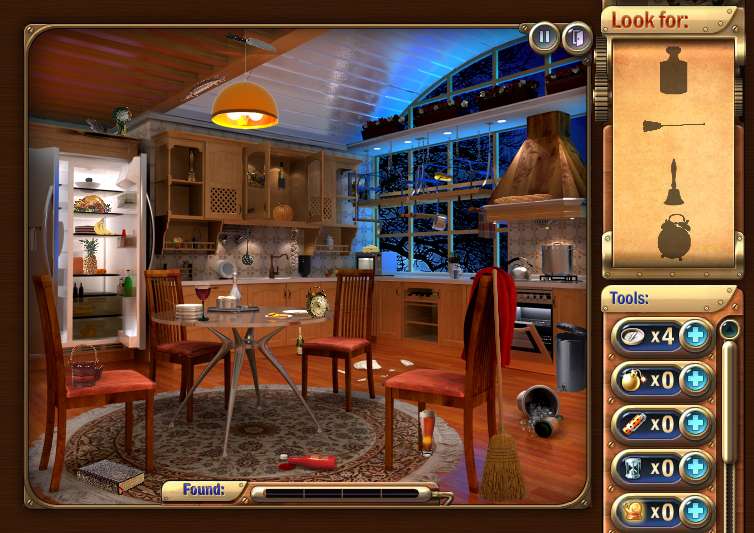This screenshot has width=754, height=533.
Task: Select the alarm clock silhouette in the list
Action: (674, 236)
